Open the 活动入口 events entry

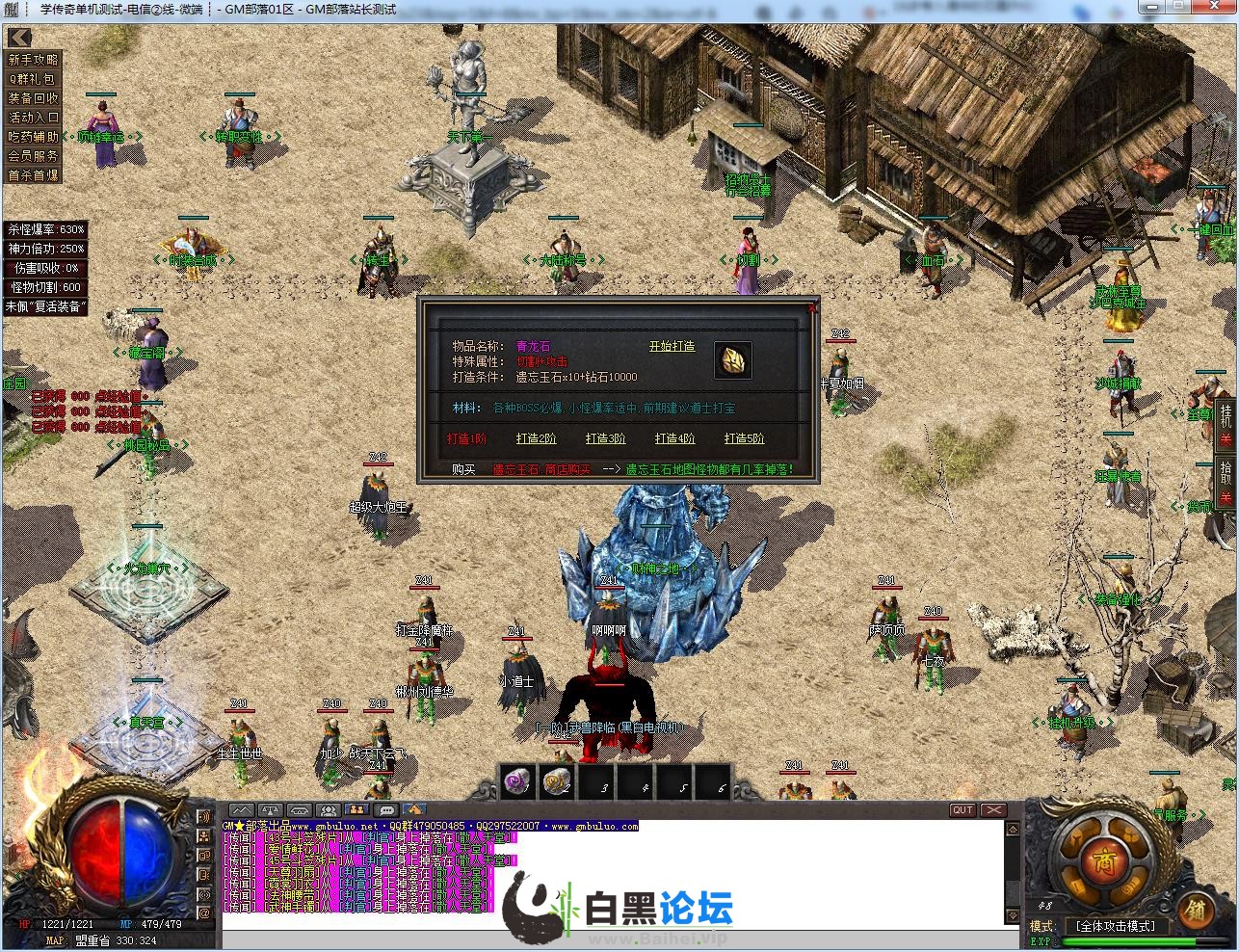34,118
